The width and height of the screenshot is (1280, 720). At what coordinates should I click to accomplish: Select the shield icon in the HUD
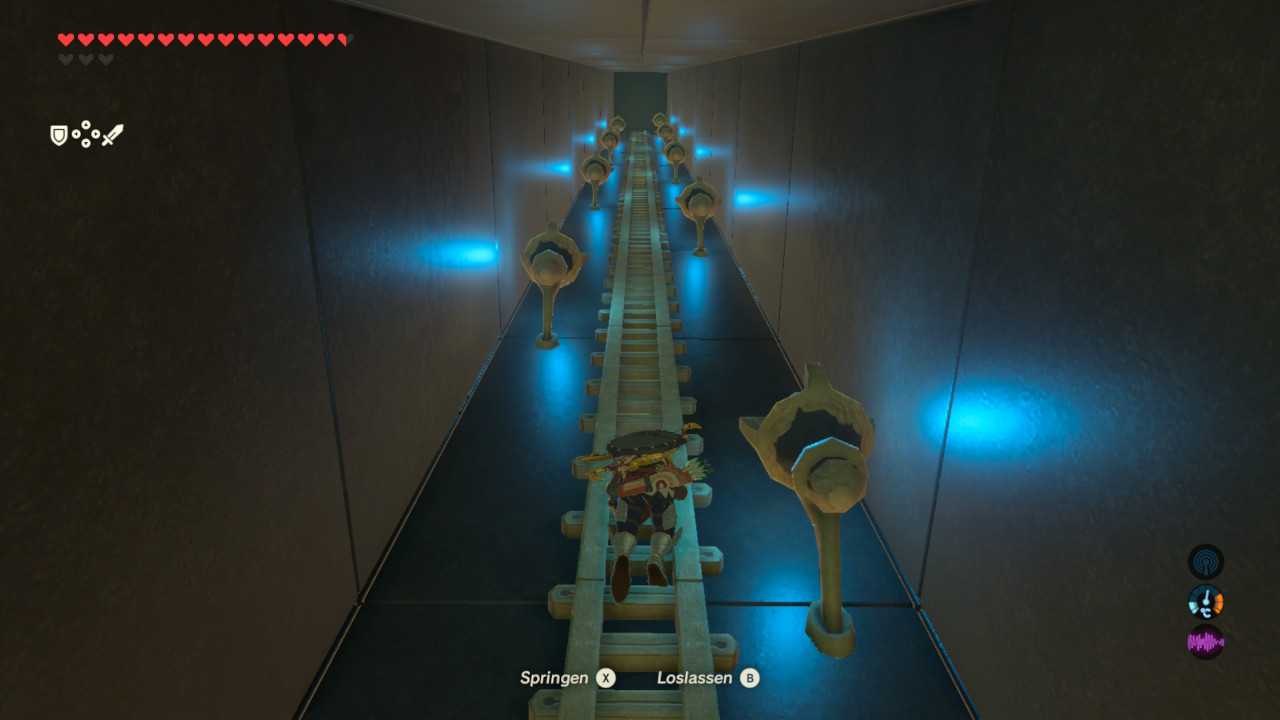[x=59, y=135]
